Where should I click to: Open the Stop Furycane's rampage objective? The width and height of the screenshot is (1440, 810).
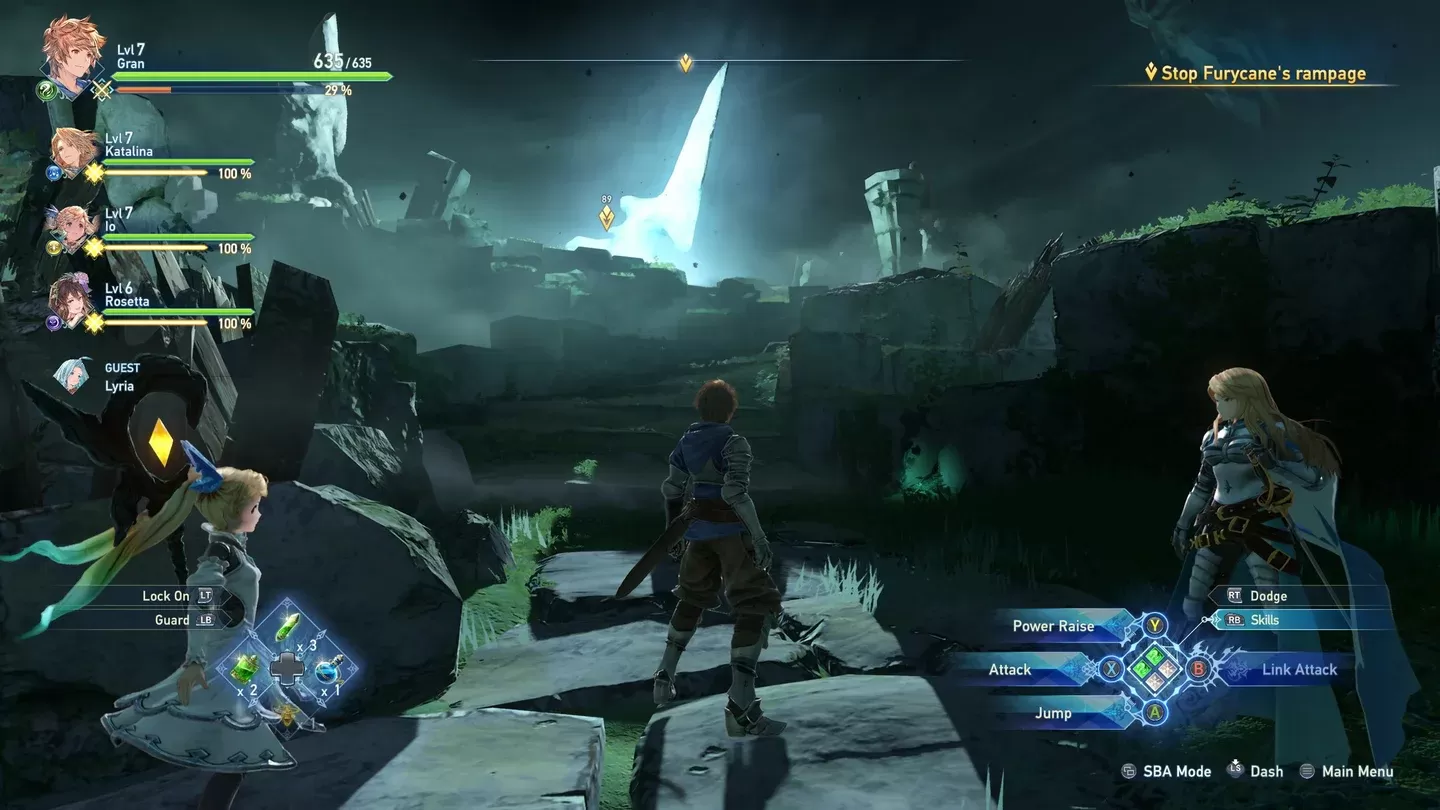click(1263, 73)
